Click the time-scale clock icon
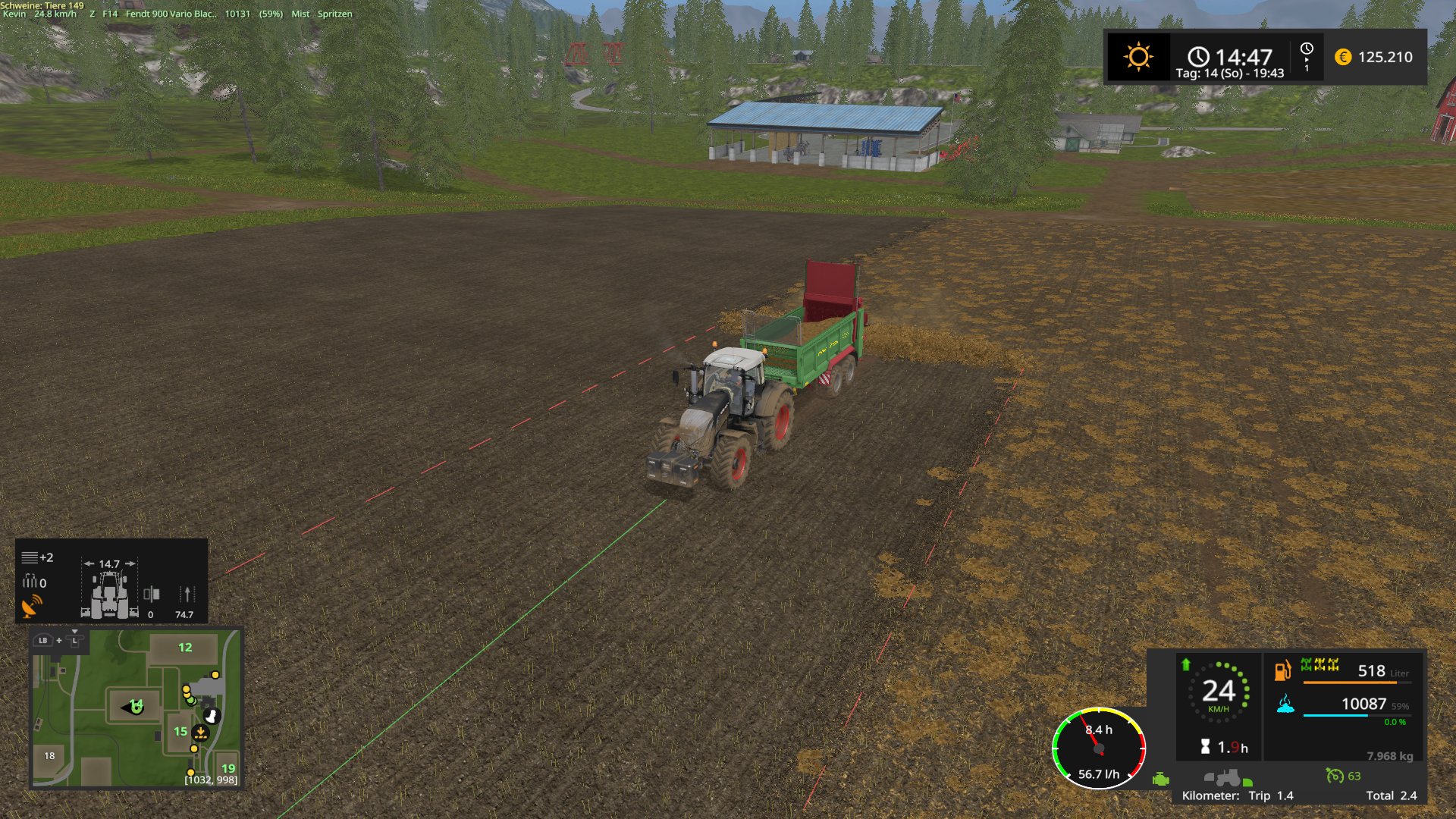1456x819 pixels. tap(1307, 57)
